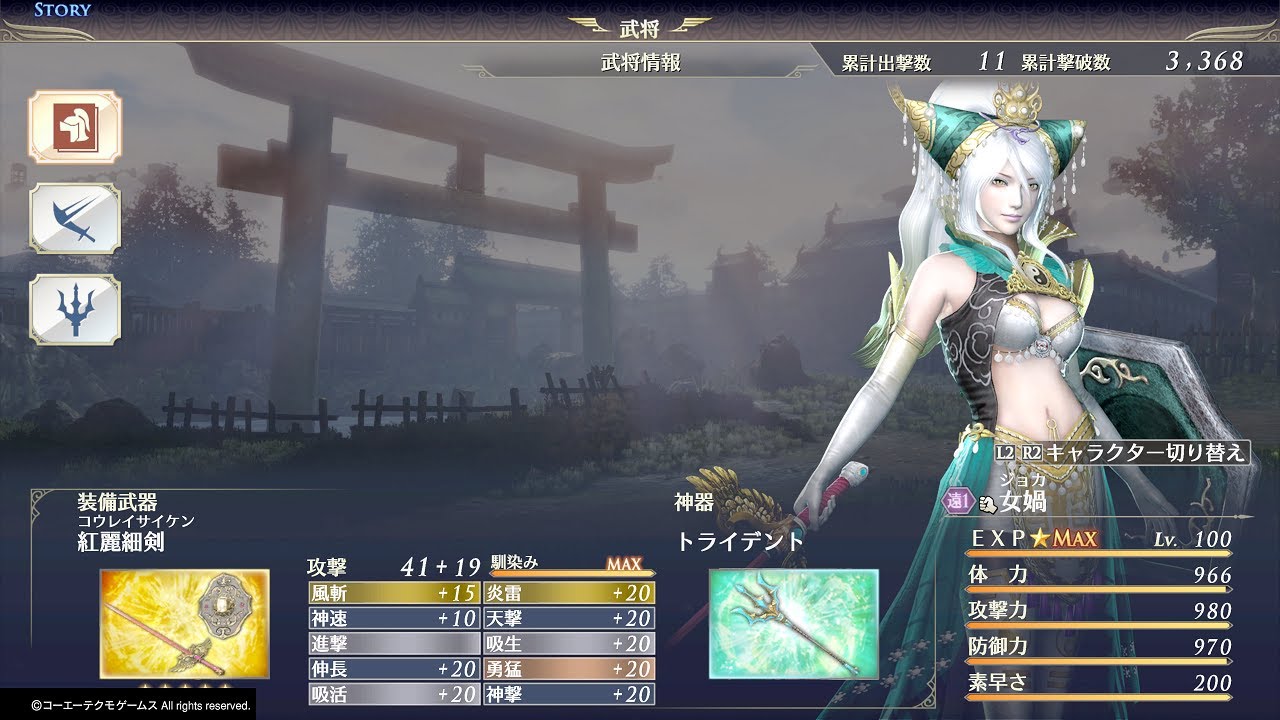Click the 天撃 +20 attribute
Image resolution: width=1280 pixels, height=720 pixels.
click(x=569, y=618)
